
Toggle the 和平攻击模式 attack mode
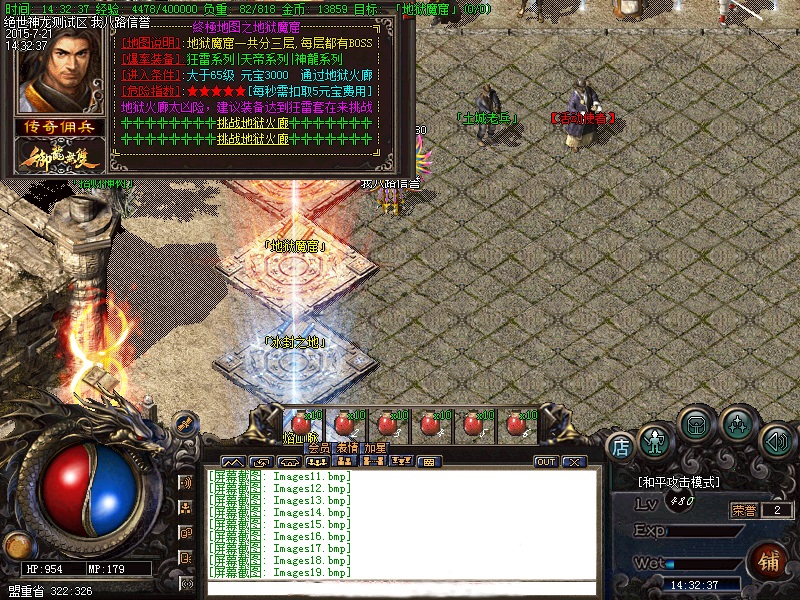coord(679,482)
